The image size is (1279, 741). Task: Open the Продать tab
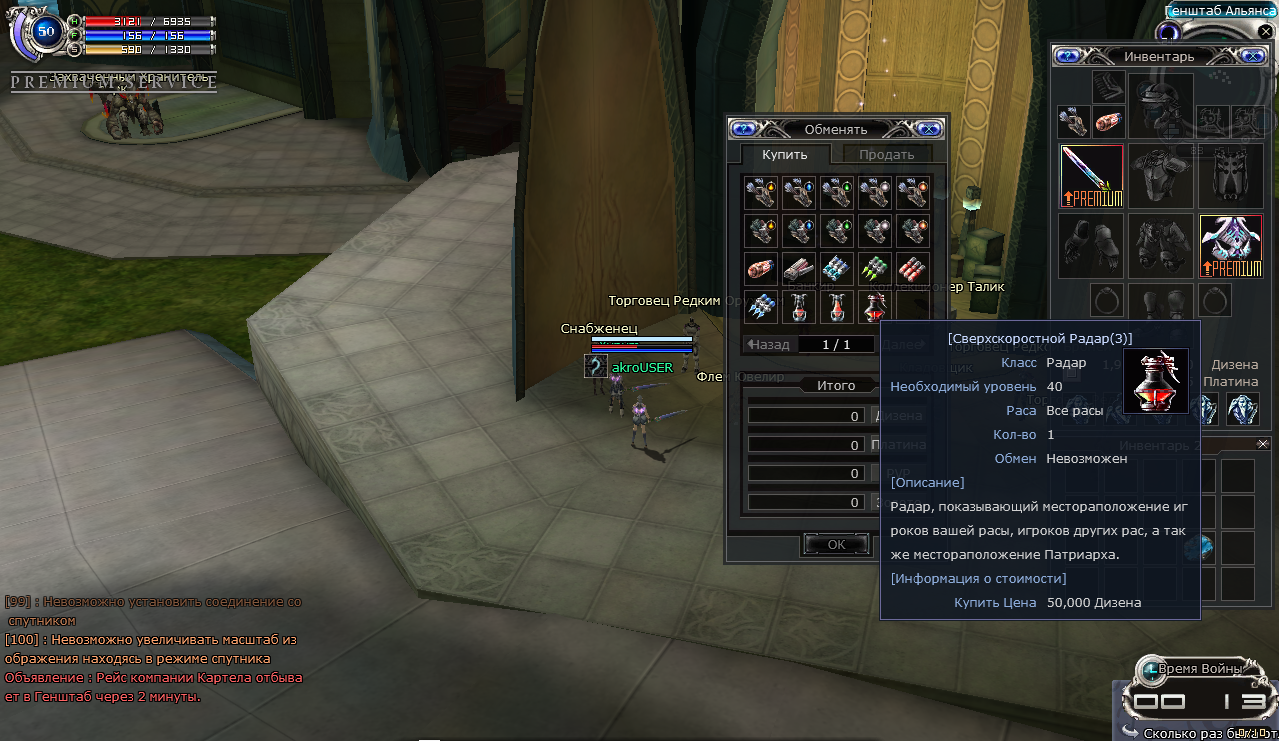pyautogui.click(x=886, y=154)
